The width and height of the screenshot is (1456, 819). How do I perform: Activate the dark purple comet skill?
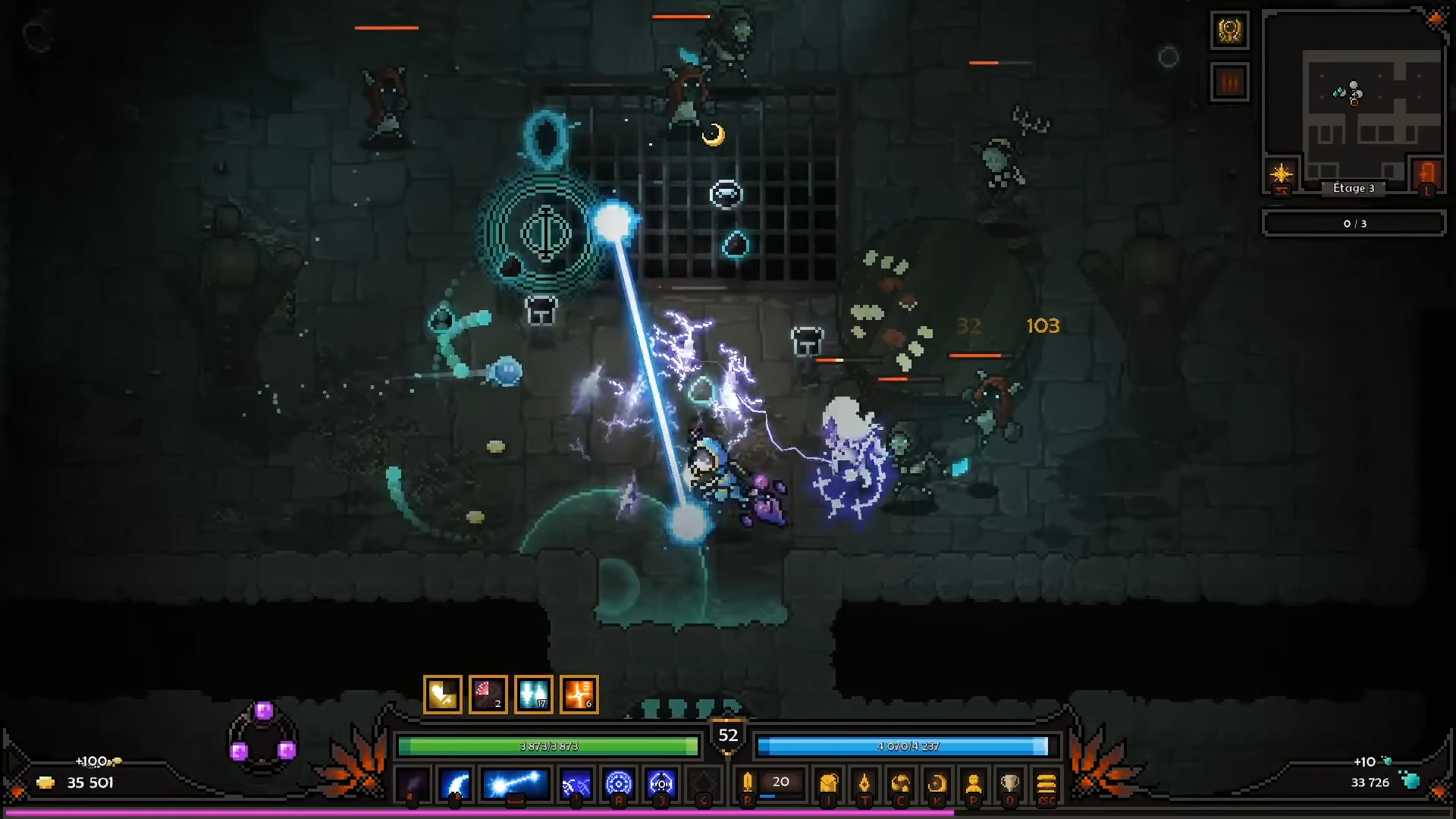pos(413,783)
